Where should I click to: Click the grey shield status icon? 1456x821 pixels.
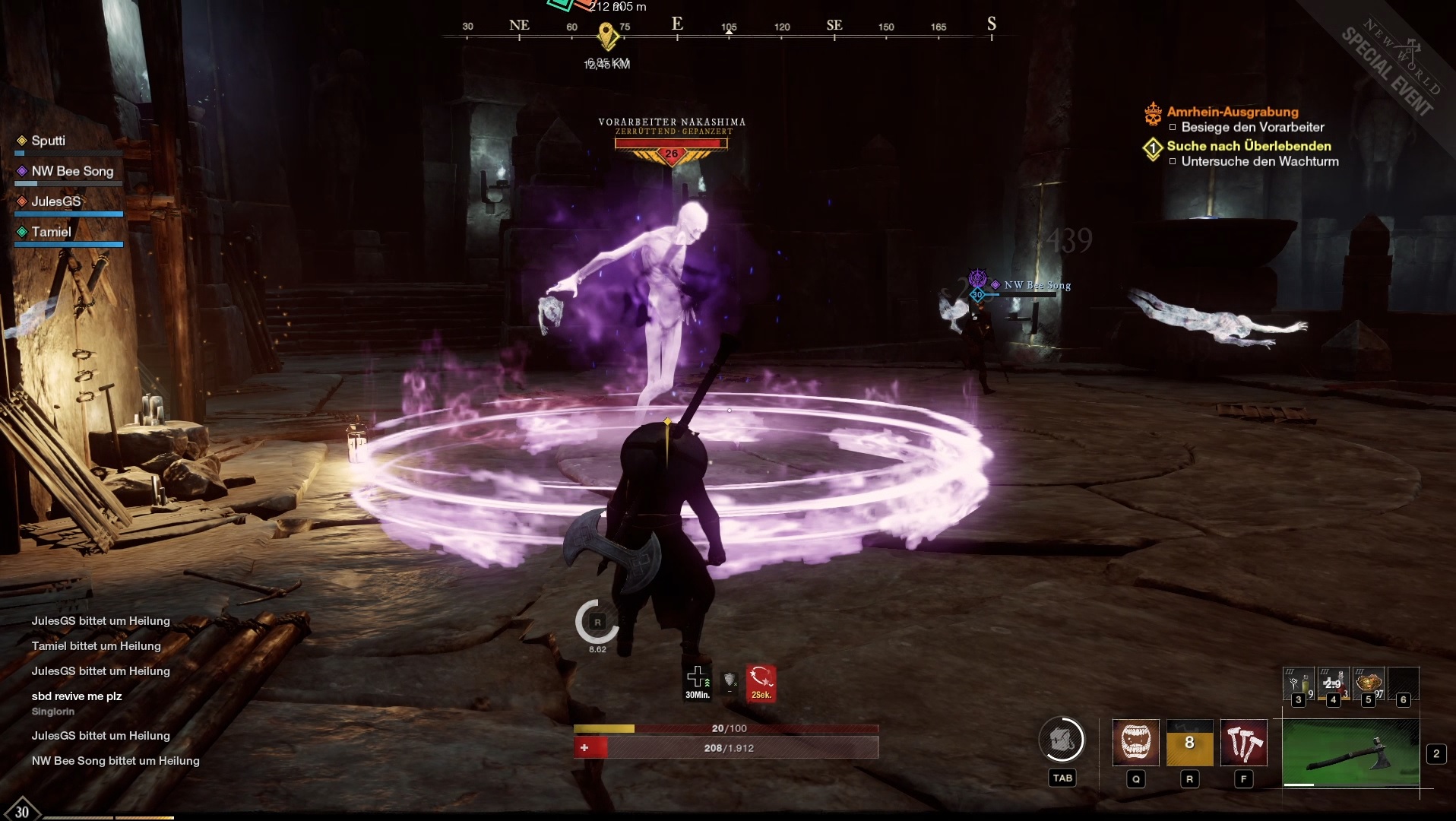[730, 680]
